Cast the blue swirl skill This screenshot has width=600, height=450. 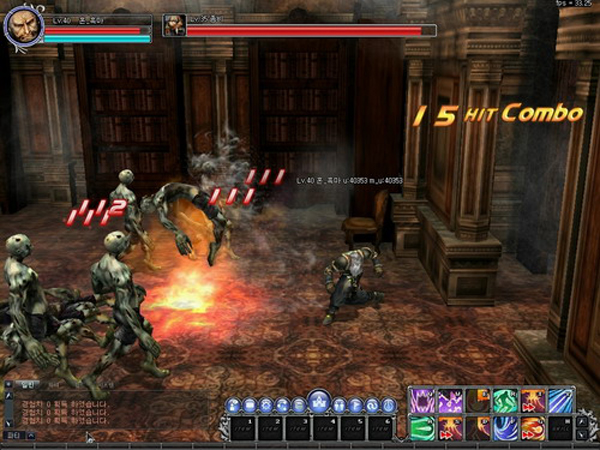tap(506, 429)
